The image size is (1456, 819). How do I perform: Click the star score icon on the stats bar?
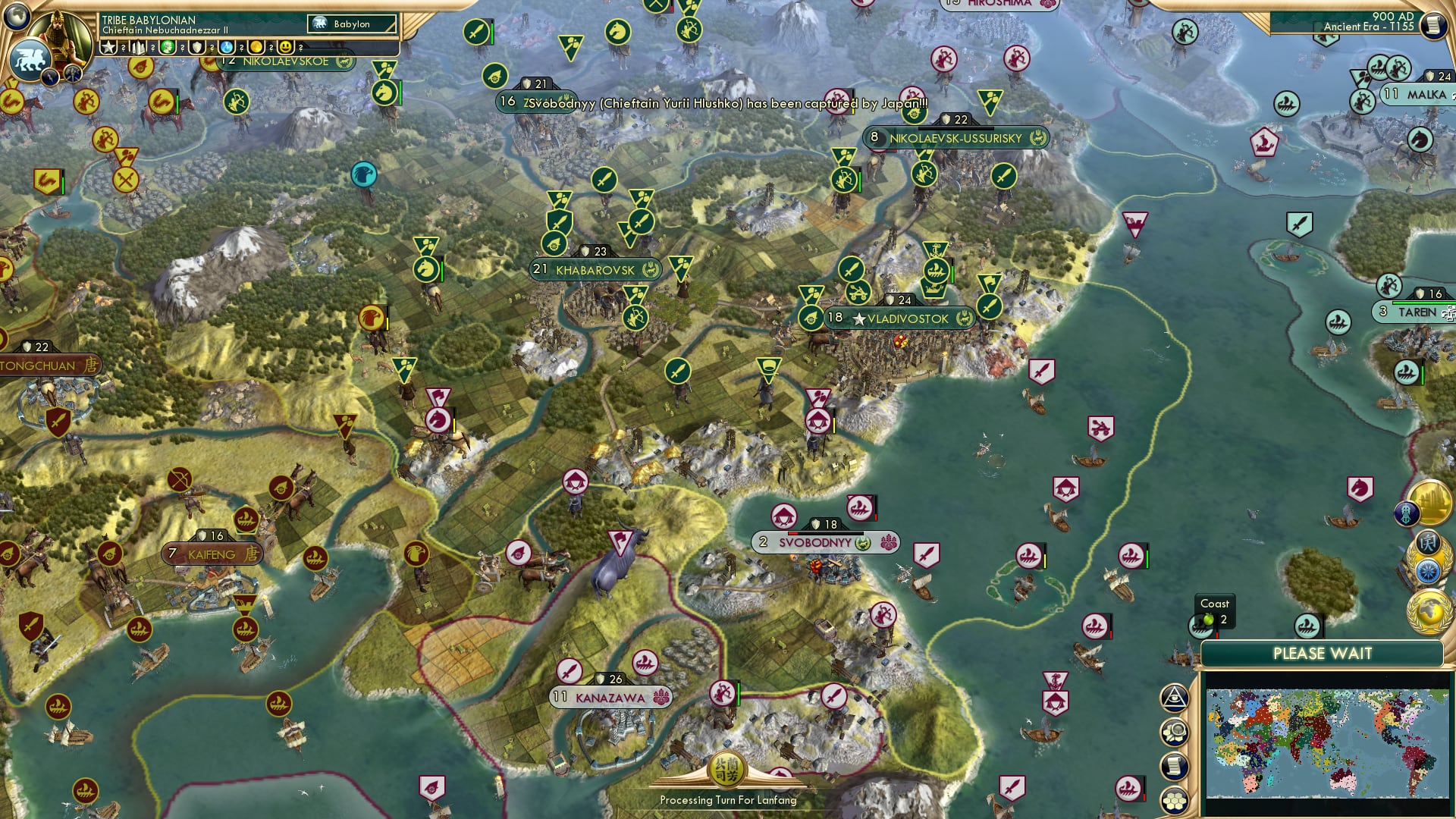(108, 46)
